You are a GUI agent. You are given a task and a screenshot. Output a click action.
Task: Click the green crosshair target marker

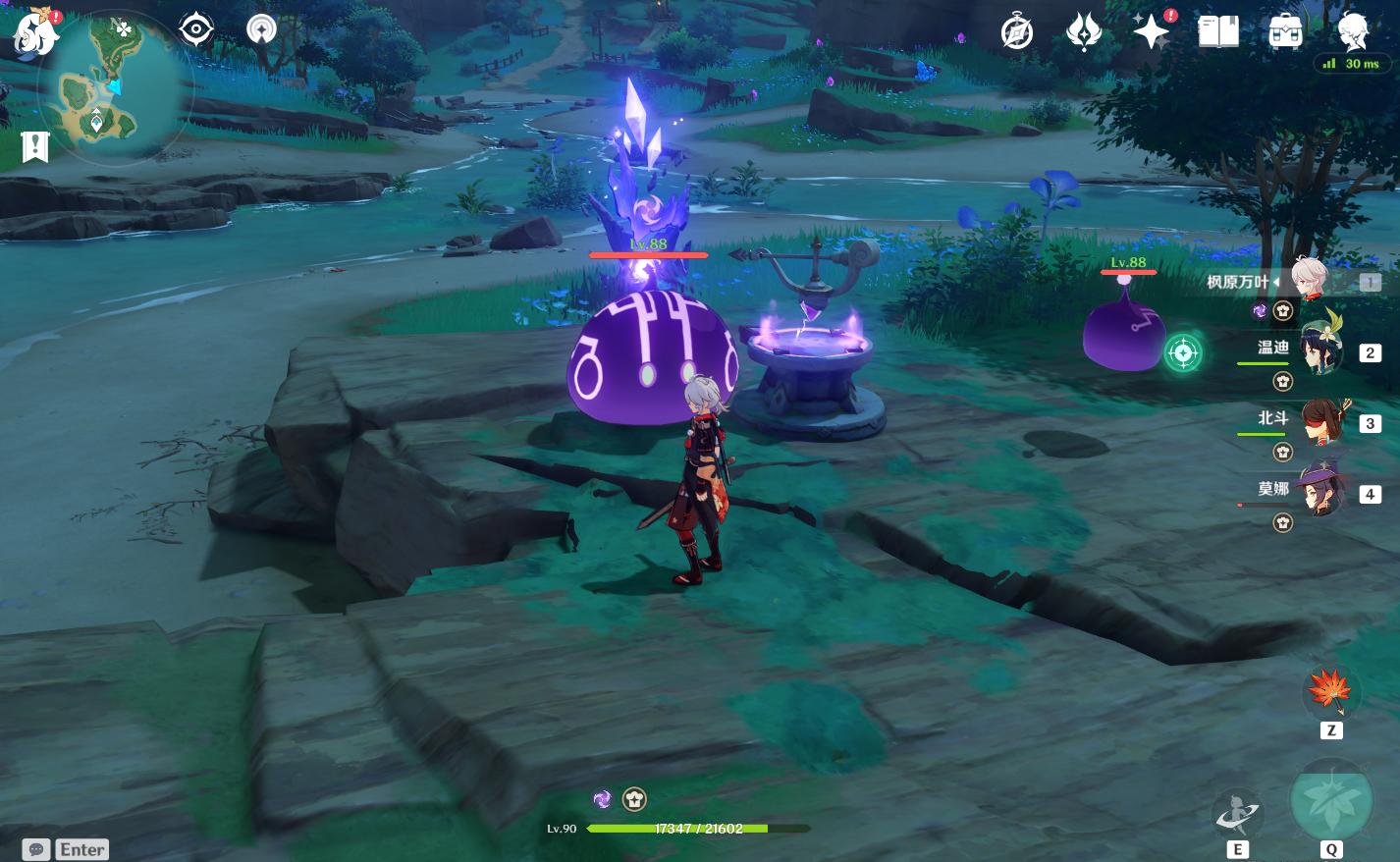(x=1183, y=352)
